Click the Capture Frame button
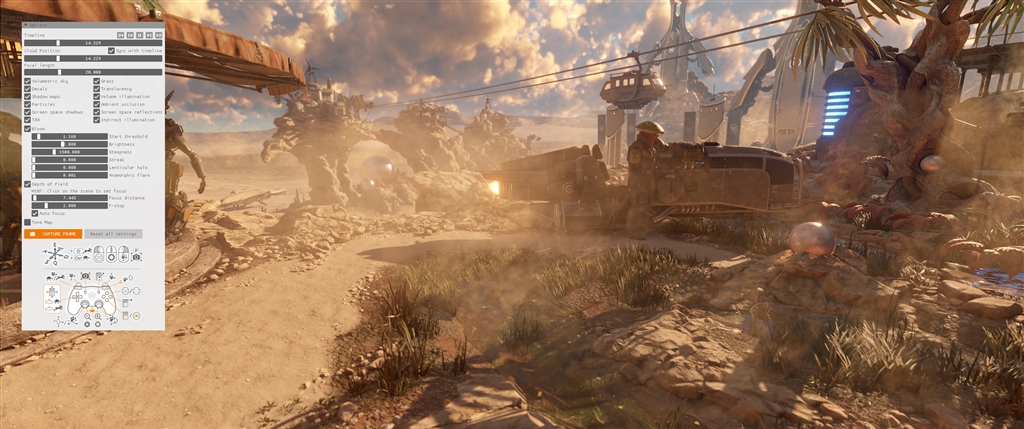This screenshot has width=1024, height=429. tap(54, 234)
